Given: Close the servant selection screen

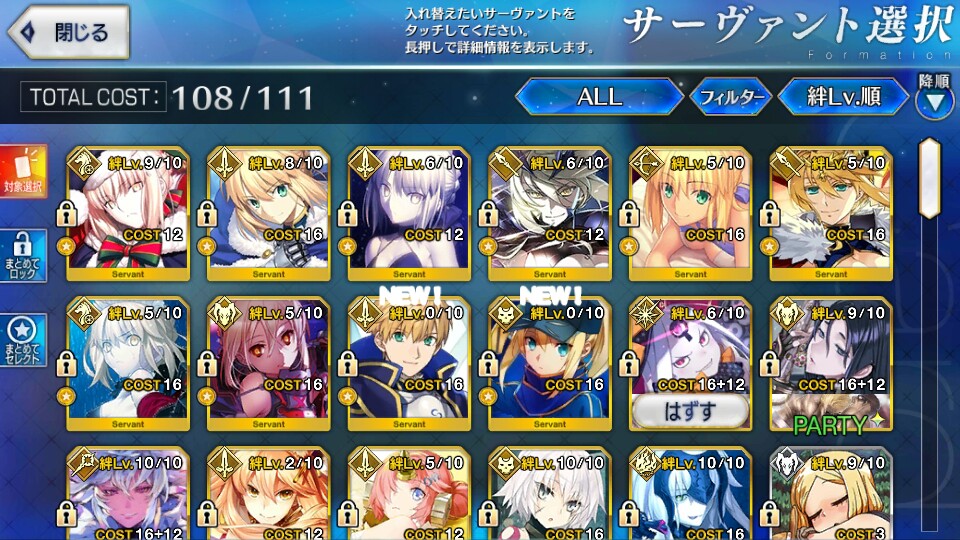Looking at the screenshot, I should [68, 32].
